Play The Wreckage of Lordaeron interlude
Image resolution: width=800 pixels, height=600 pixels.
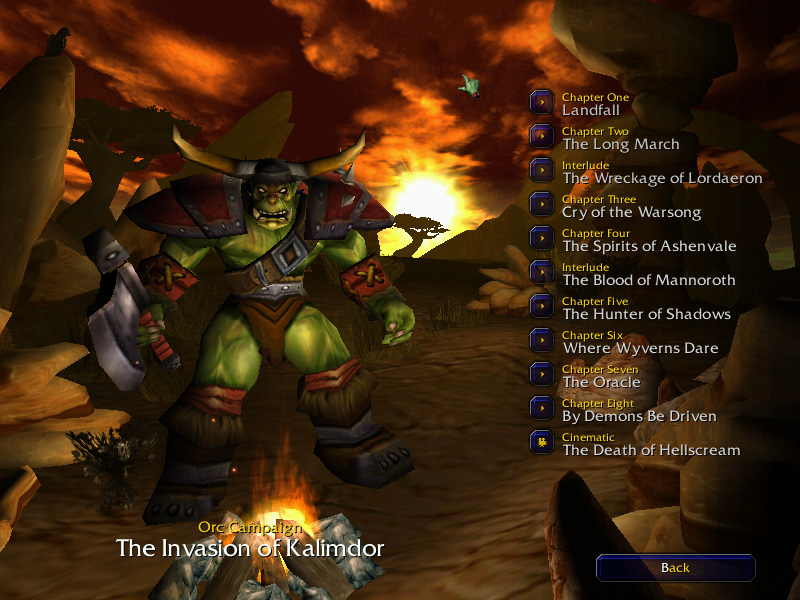[542, 170]
